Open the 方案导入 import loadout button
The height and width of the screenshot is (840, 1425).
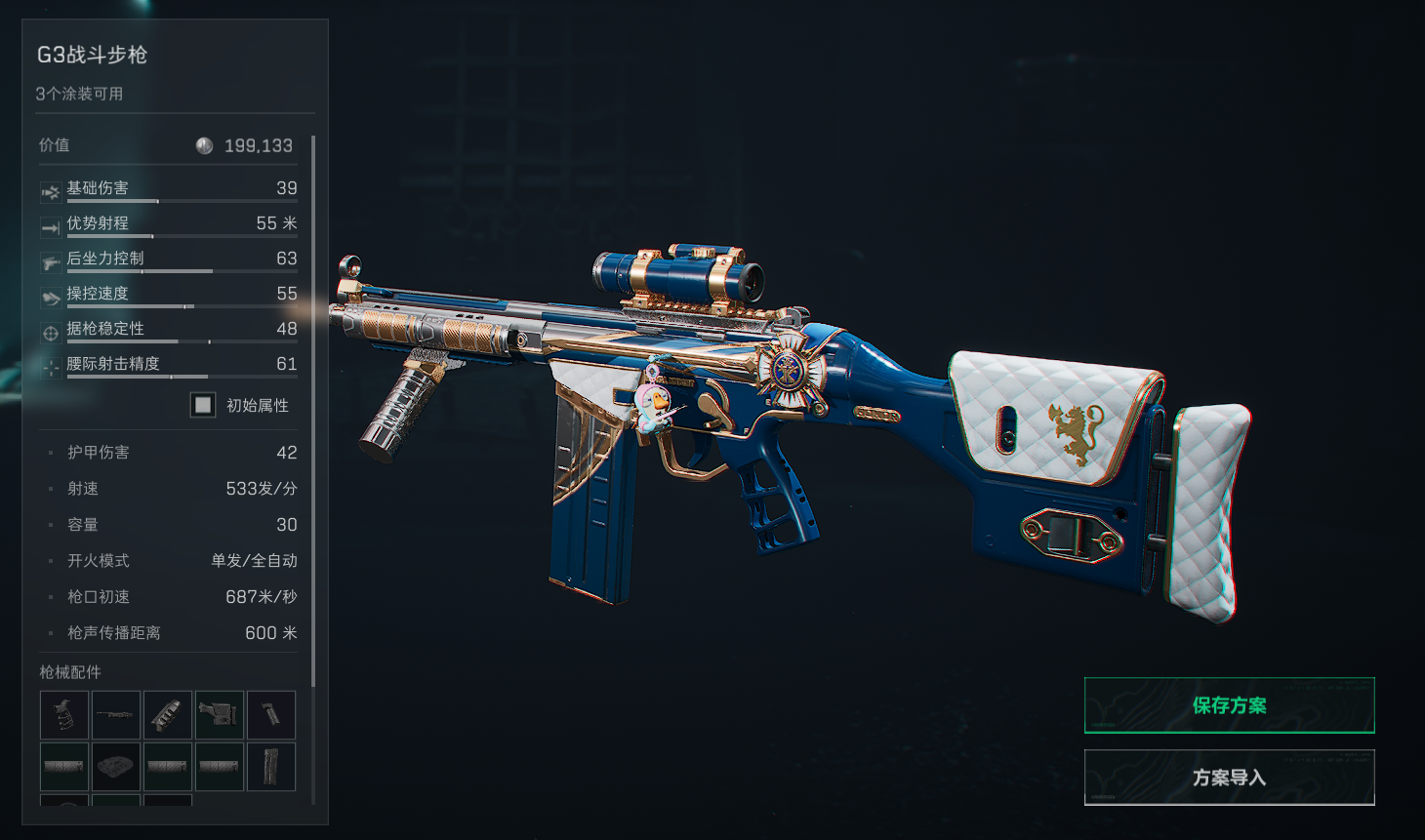coord(1229,778)
